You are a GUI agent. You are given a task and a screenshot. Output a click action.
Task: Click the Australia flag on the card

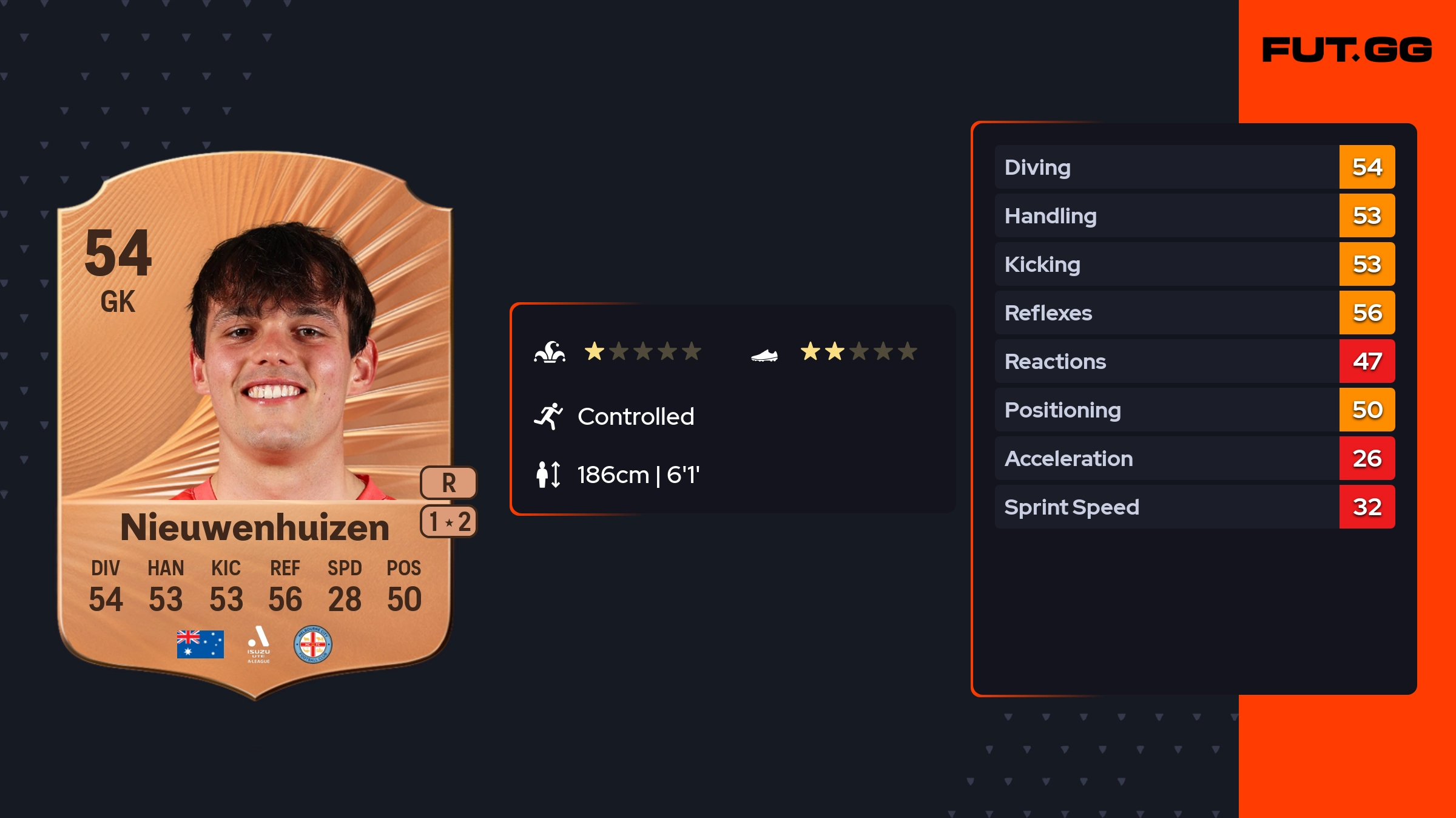point(200,644)
